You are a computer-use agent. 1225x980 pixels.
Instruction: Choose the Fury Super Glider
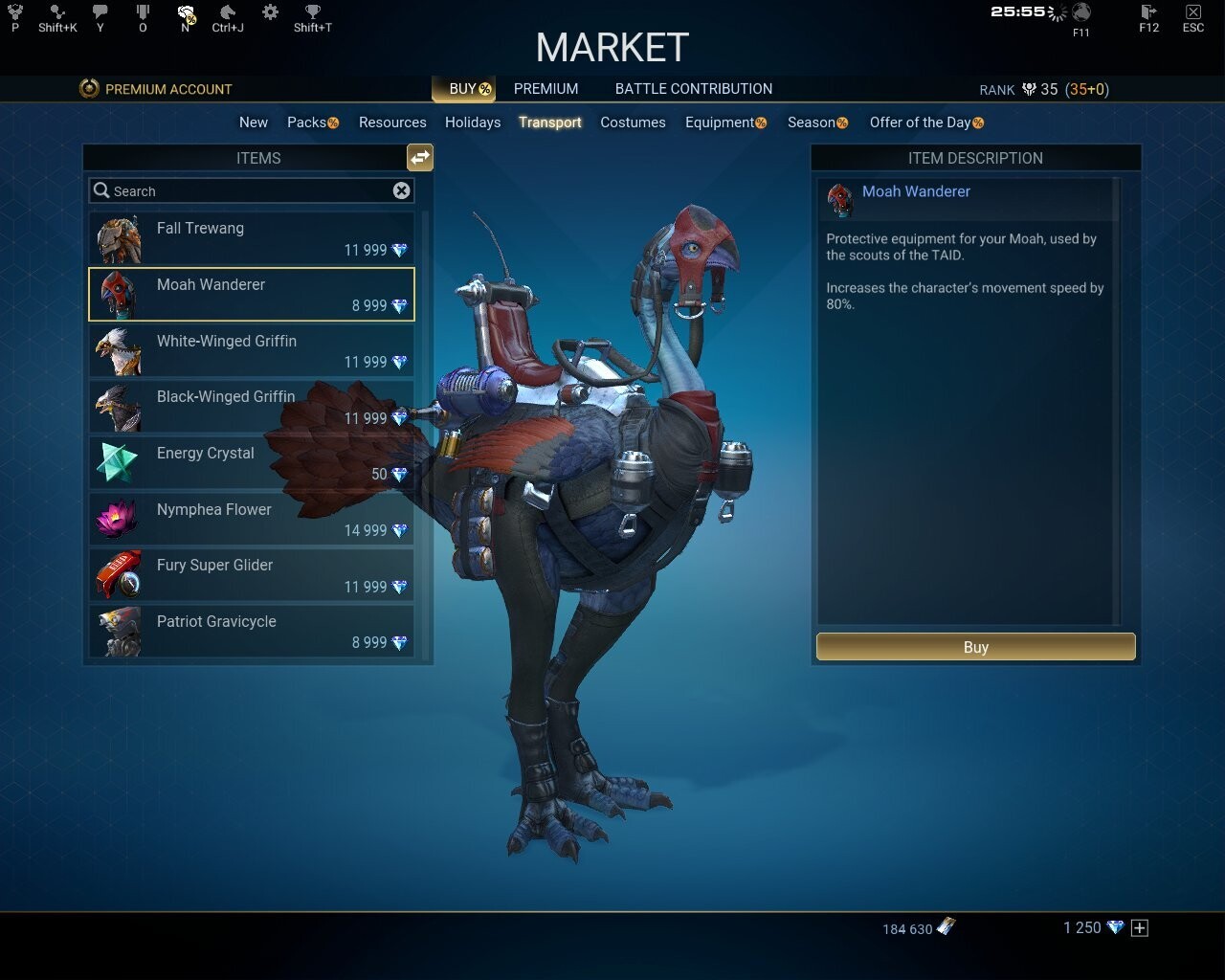tap(251, 575)
